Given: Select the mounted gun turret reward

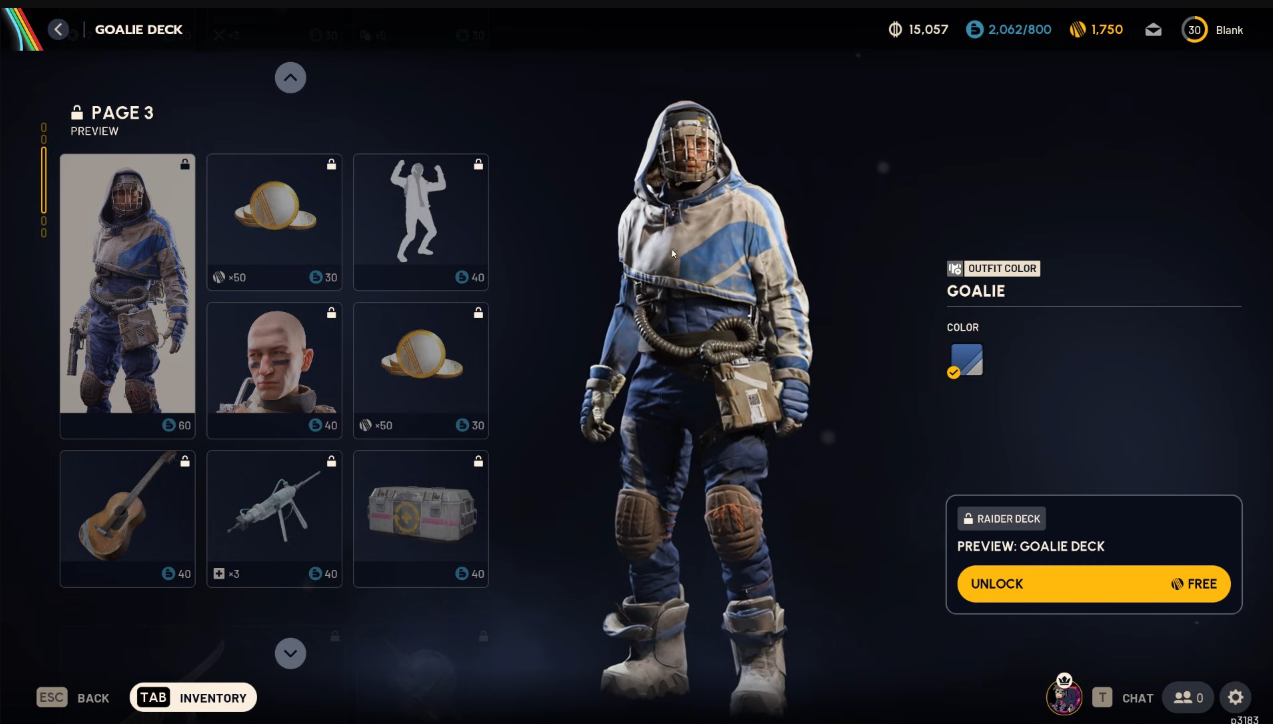Looking at the screenshot, I should pyautogui.click(x=274, y=517).
